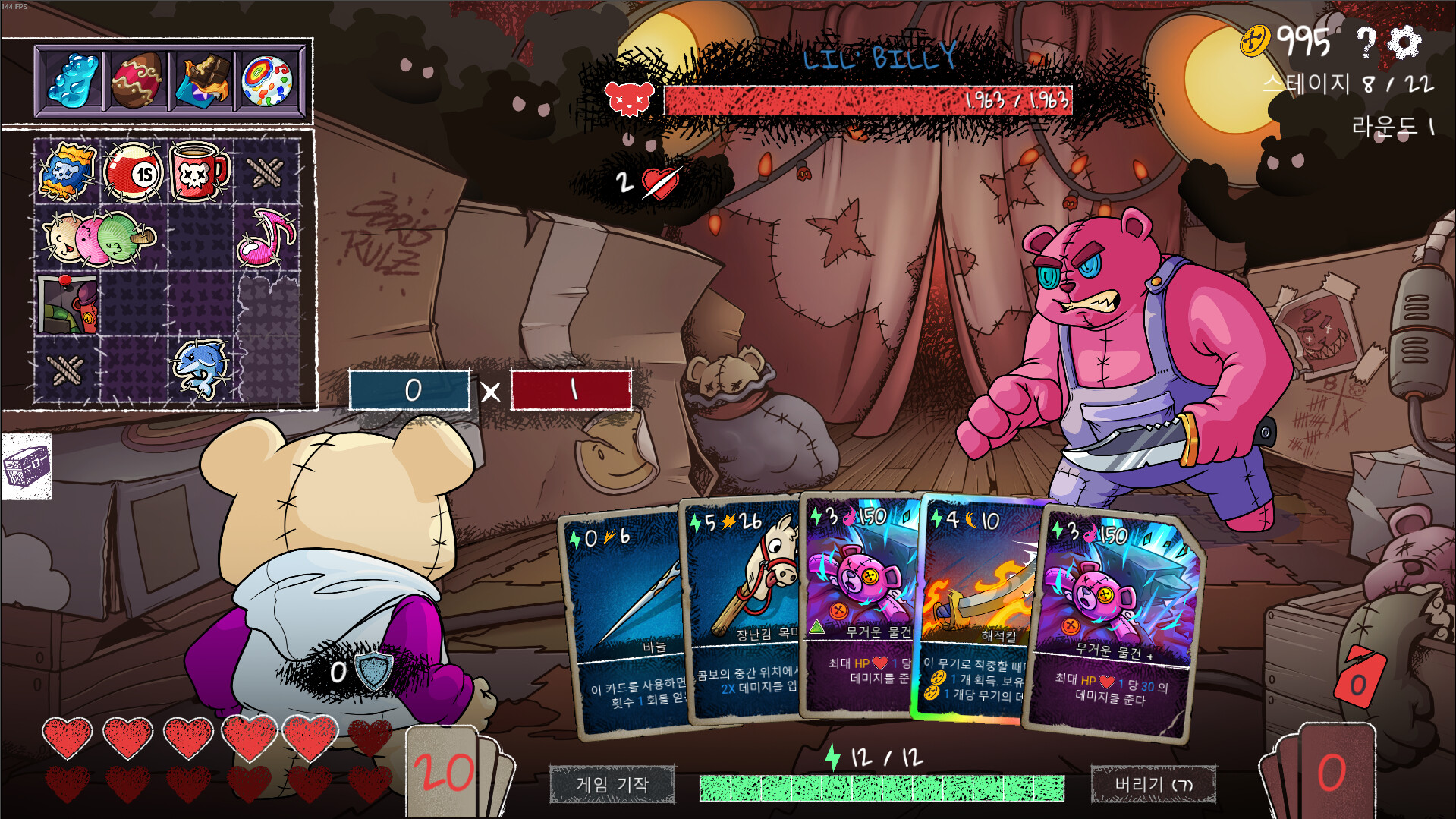
Task: Open help with the question mark
Action: coord(1366,43)
